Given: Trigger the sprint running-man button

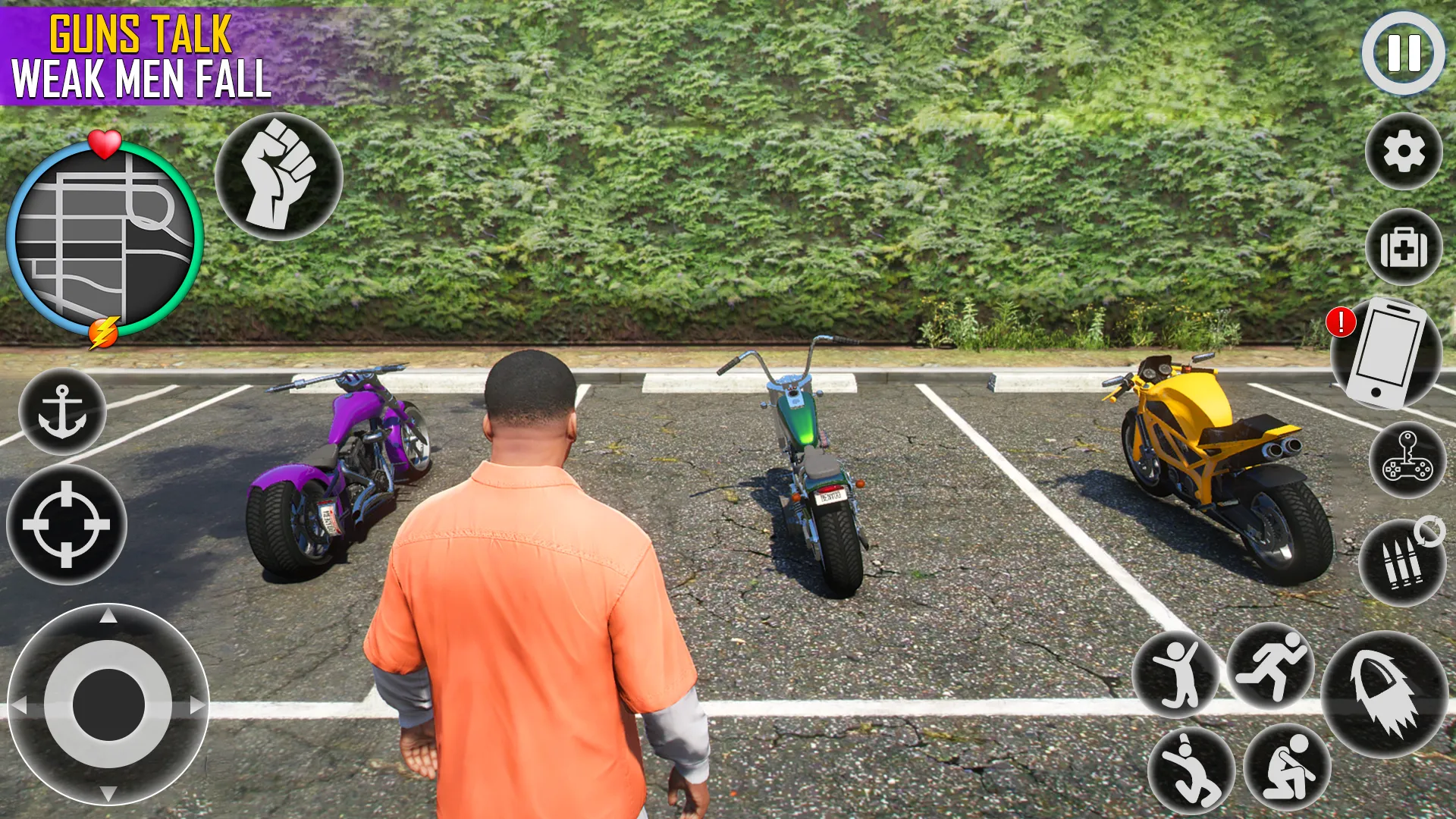Looking at the screenshot, I should tap(1271, 667).
